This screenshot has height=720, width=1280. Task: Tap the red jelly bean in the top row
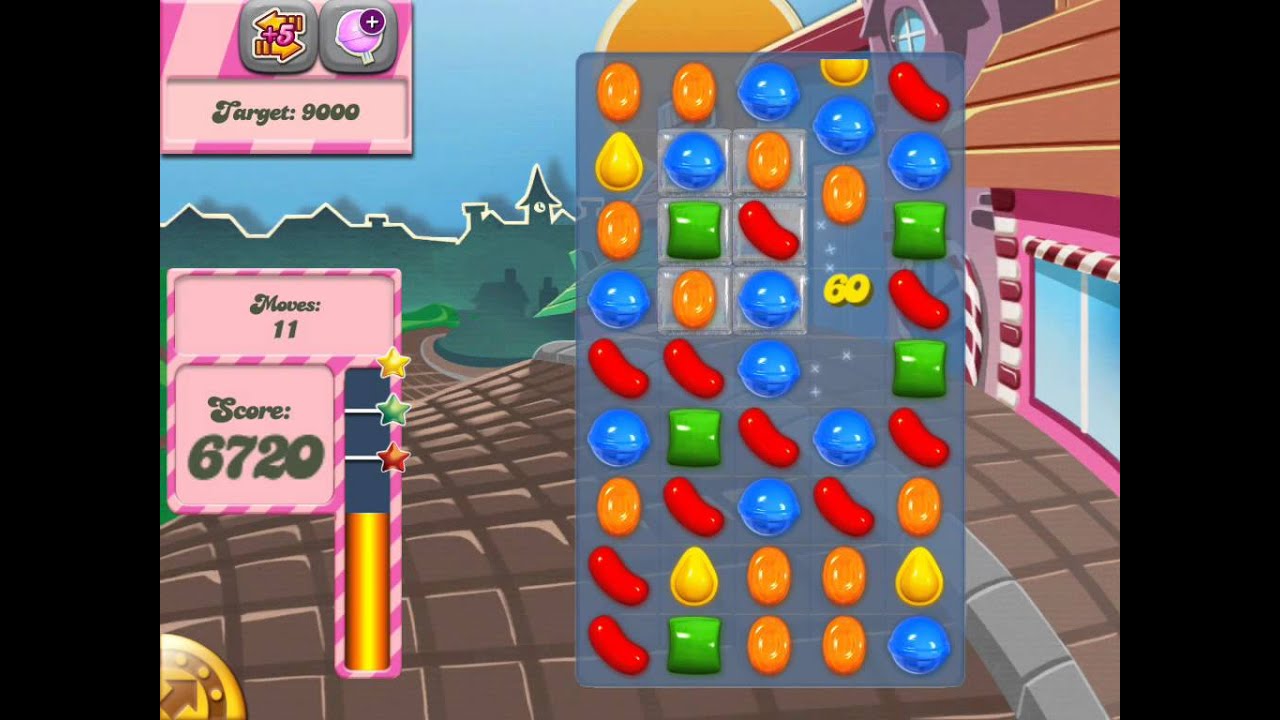pyautogui.click(x=919, y=91)
